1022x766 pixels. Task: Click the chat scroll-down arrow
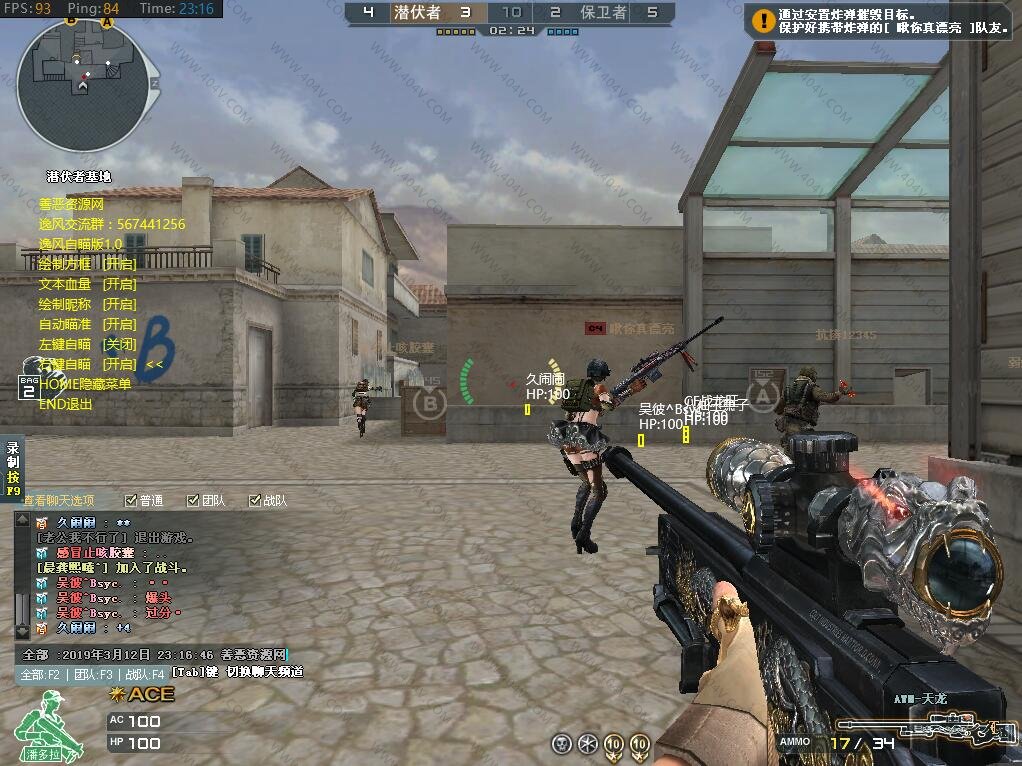click(22, 631)
